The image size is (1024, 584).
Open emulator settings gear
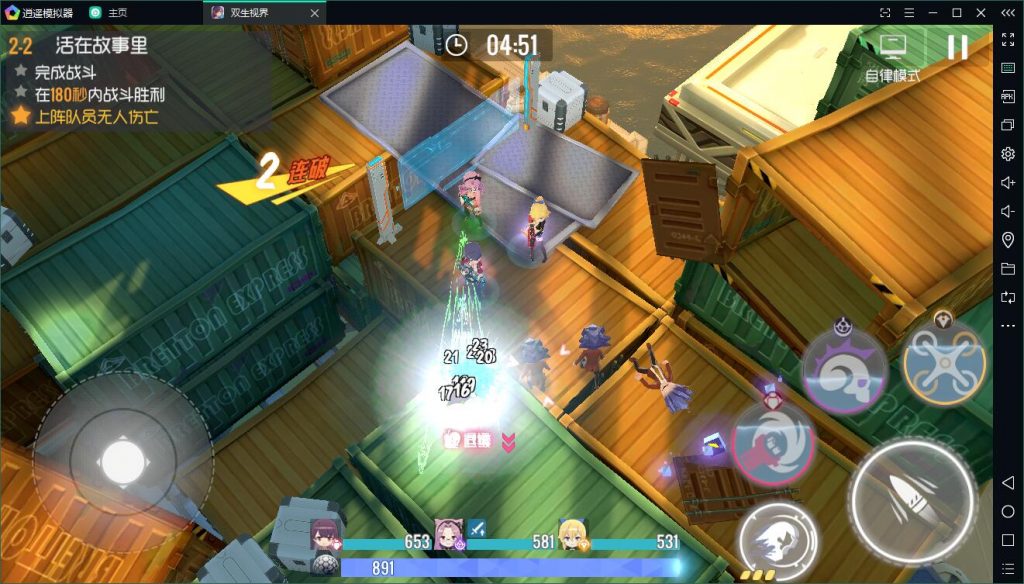pos(1008,153)
